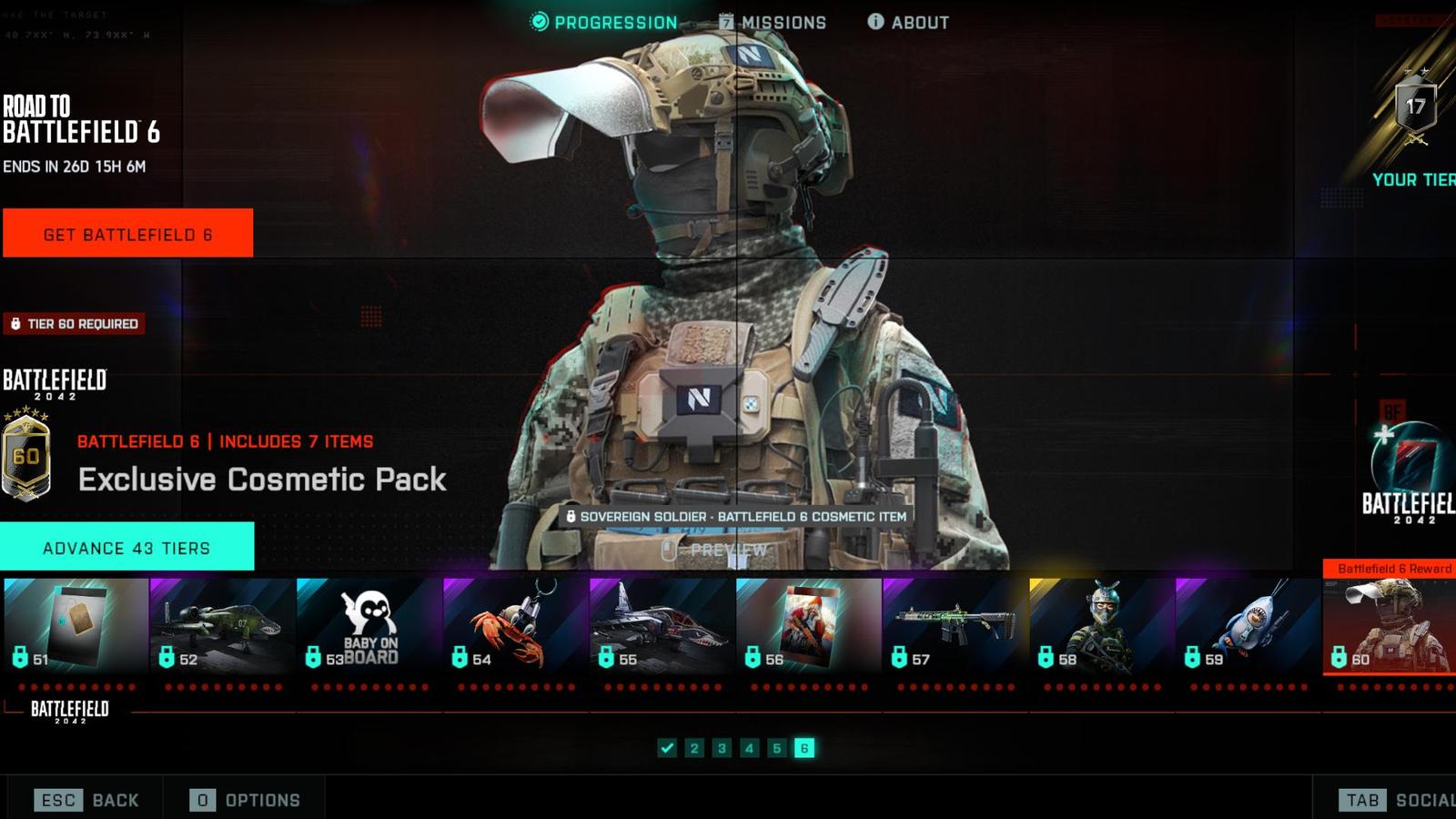Image resolution: width=1456 pixels, height=819 pixels.
Task: Pick the tier 54 crab charm reward
Action: pos(516,625)
